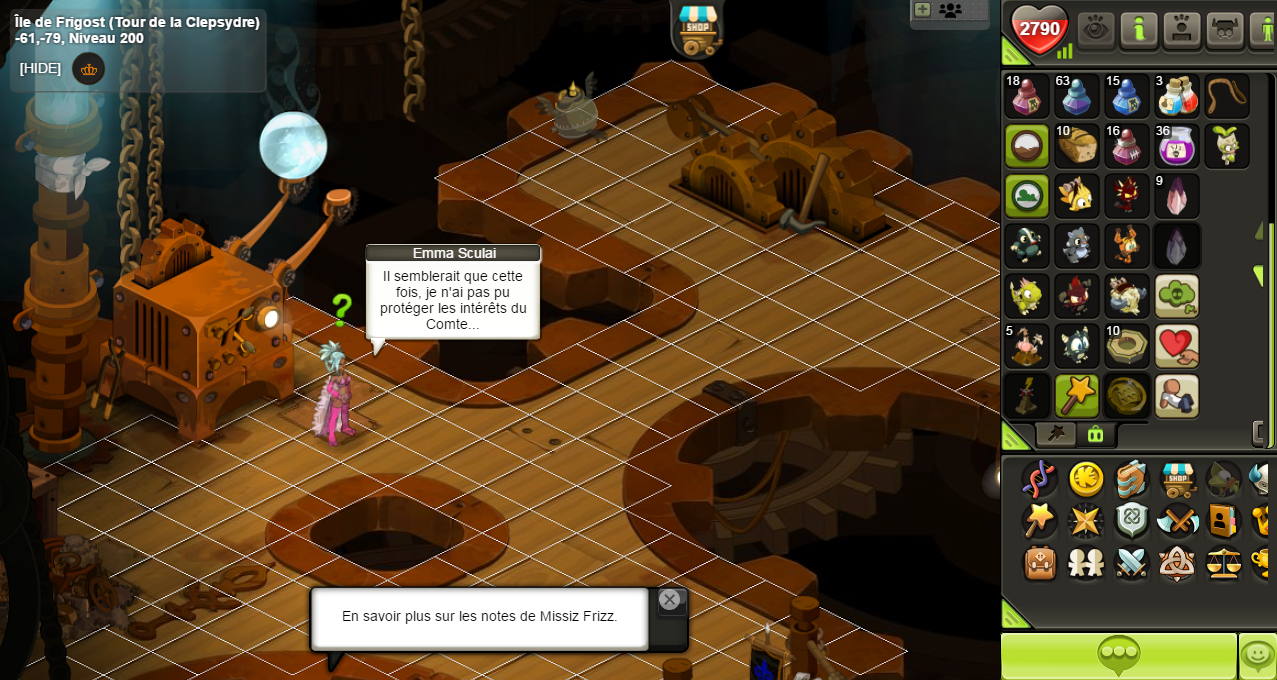The width and height of the screenshot is (1277, 680).
Task: Open the smiley emotes button
Action: (x=1257, y=656)
